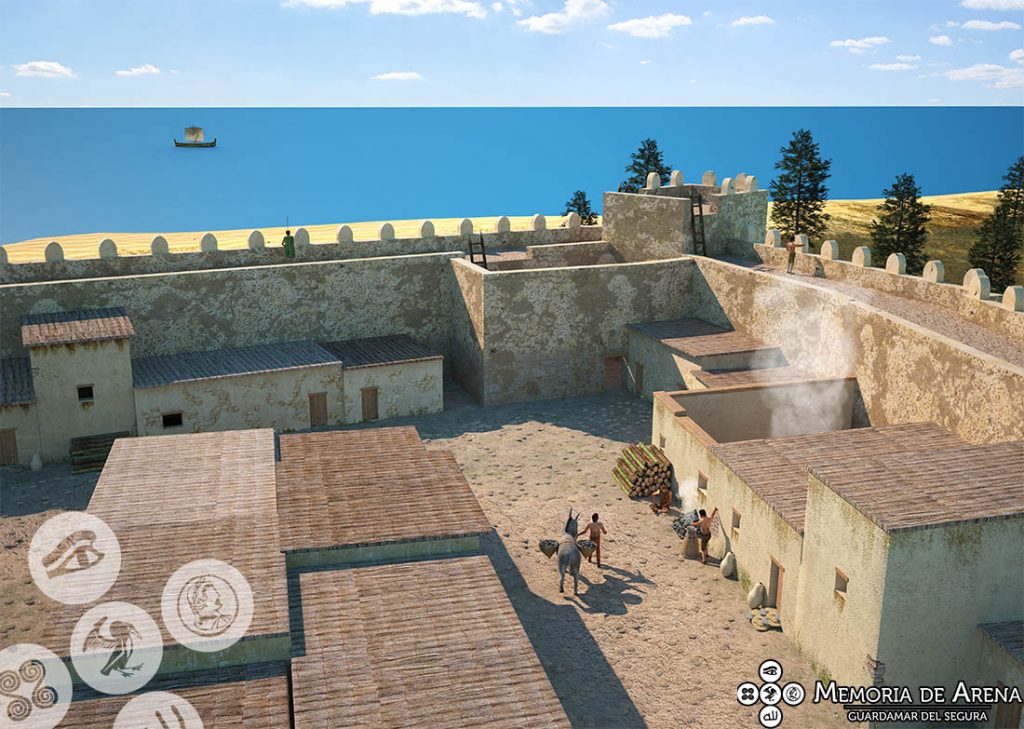The image size is (1024, 729).
Task: Open the winged bird emblem
Action: tap(116, 647)
